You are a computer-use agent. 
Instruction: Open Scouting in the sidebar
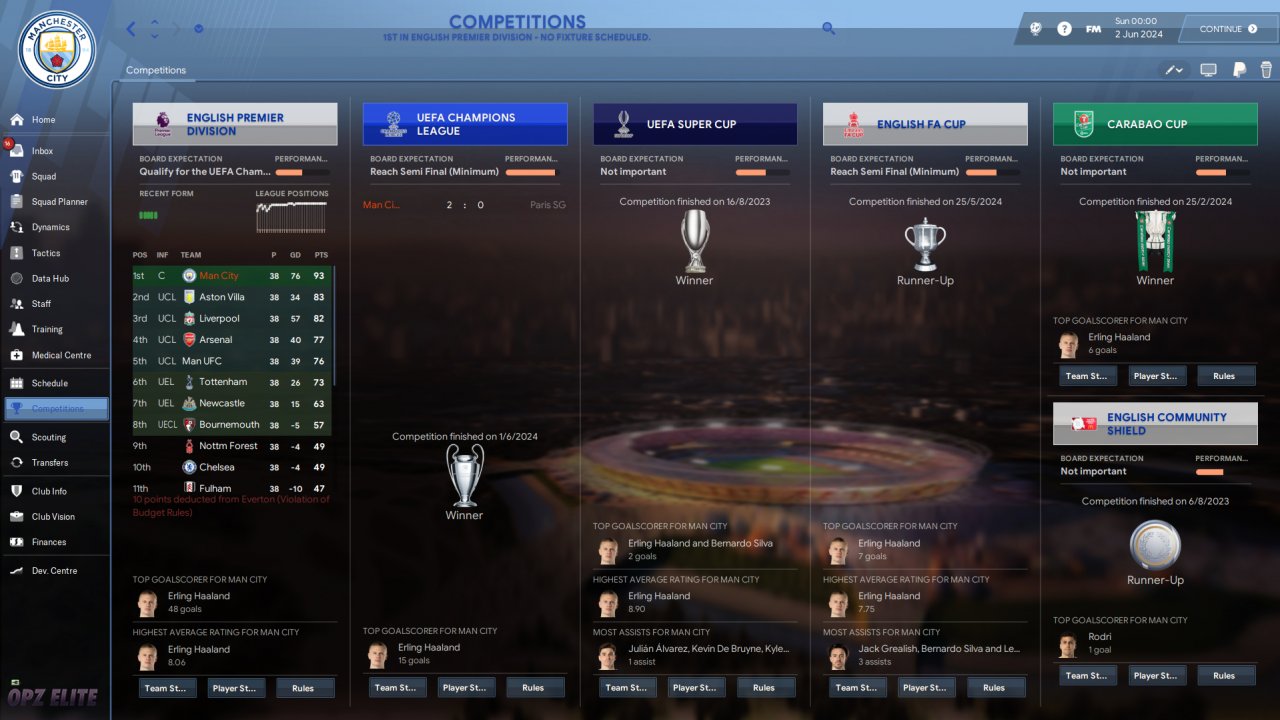point(48,437)
